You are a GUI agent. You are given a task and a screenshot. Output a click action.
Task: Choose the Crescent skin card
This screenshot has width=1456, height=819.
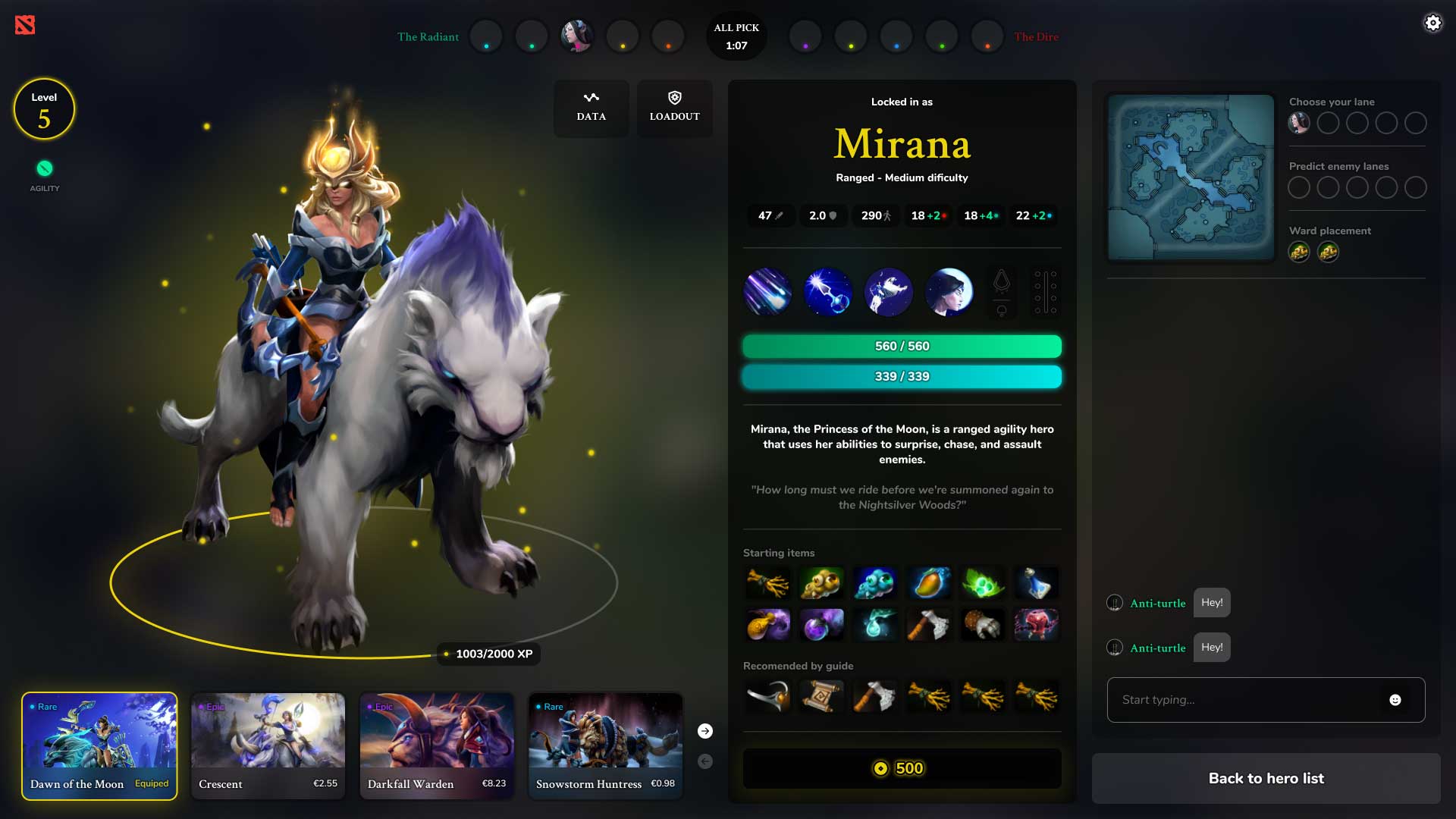click(x=268, y=745)
